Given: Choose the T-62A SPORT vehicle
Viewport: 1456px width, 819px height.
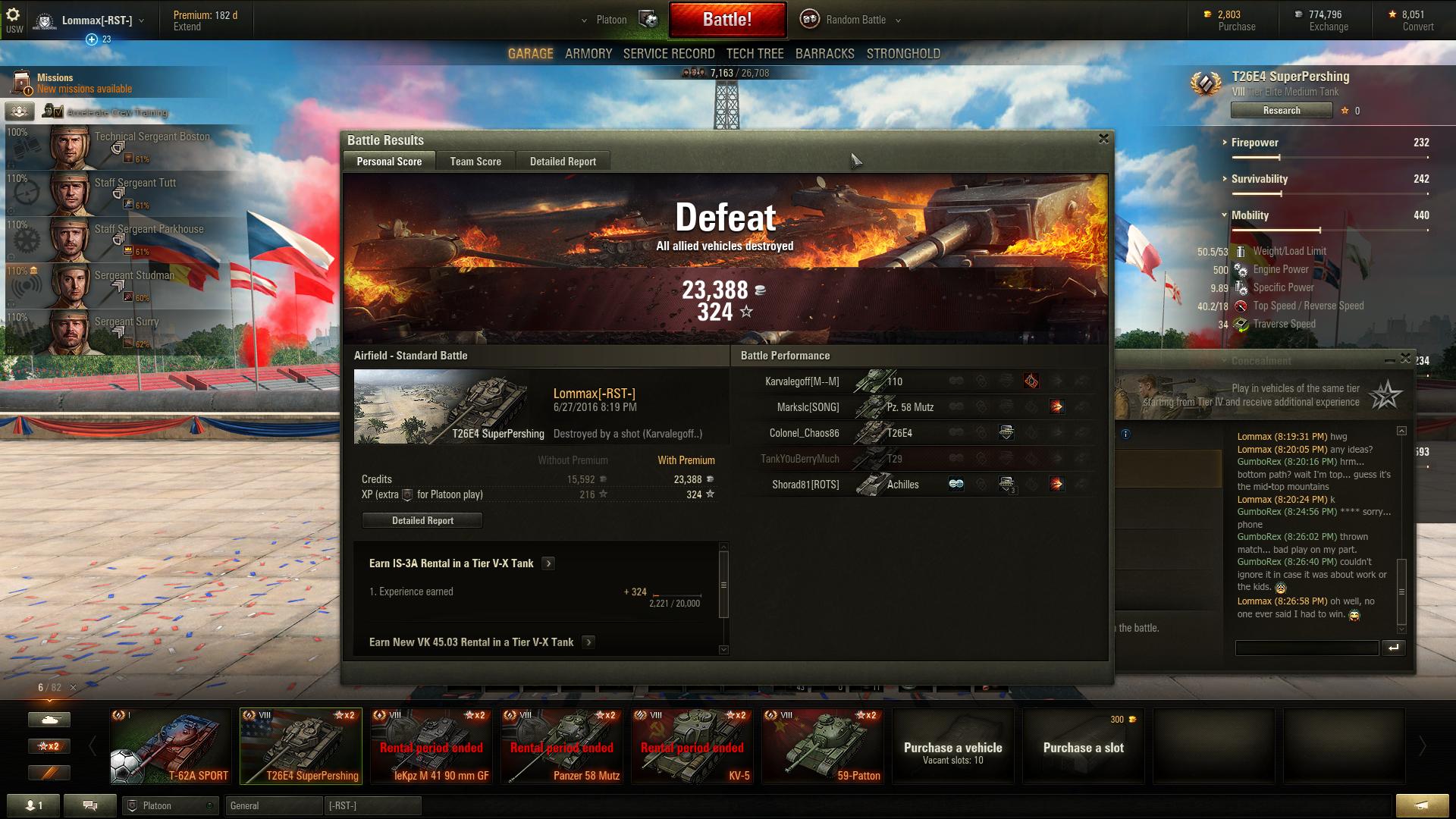Looking at the screenshot, I should tap(170, 746).
